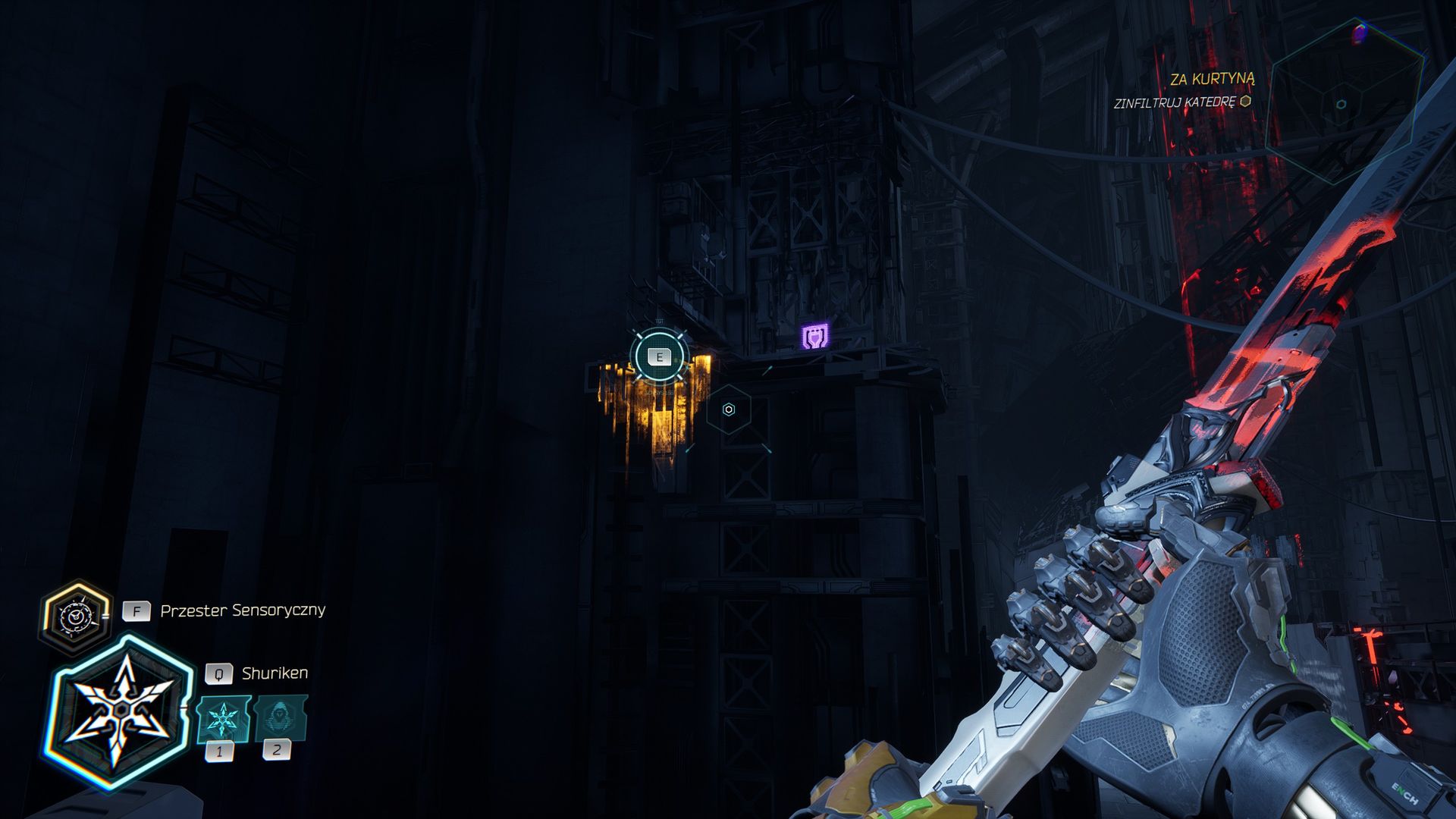Select the purple collectible marker icon
Image resolution: width=1456 pixels, height=819 pixels.
pos(815,336)
